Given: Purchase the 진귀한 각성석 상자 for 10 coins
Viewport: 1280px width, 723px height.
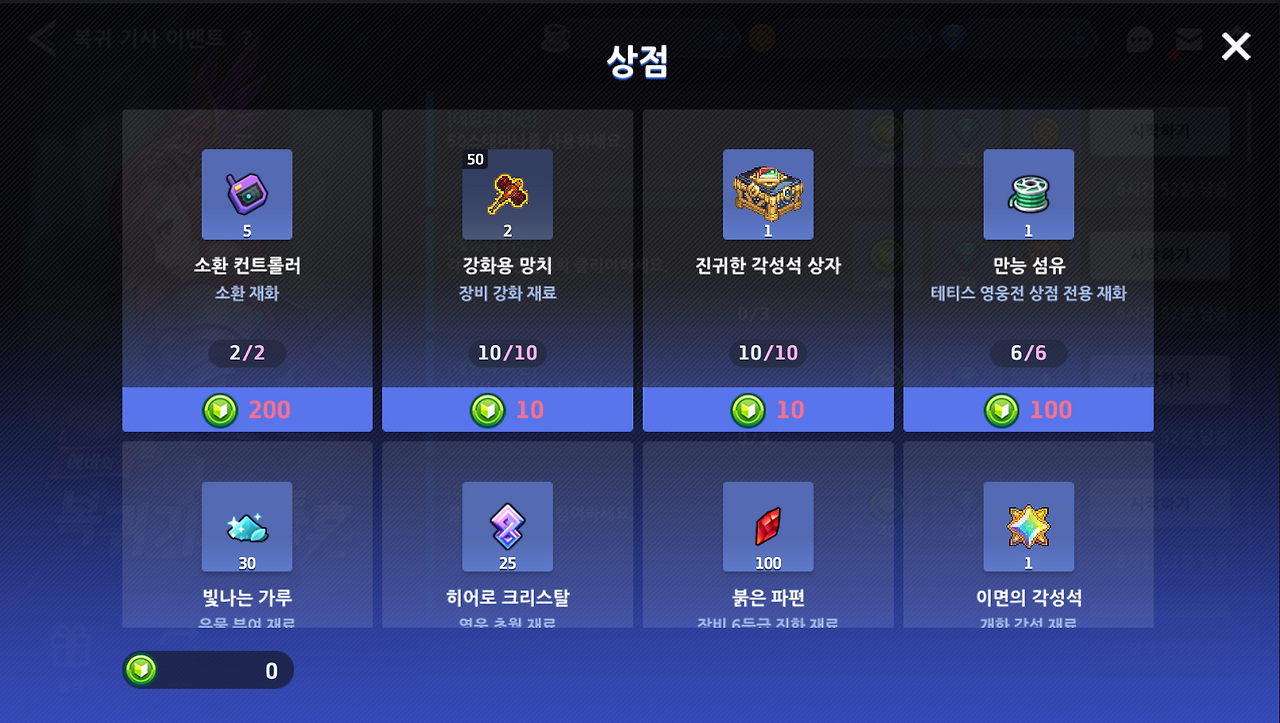Looking at the screenshot, I should click(x=768, y=409).
